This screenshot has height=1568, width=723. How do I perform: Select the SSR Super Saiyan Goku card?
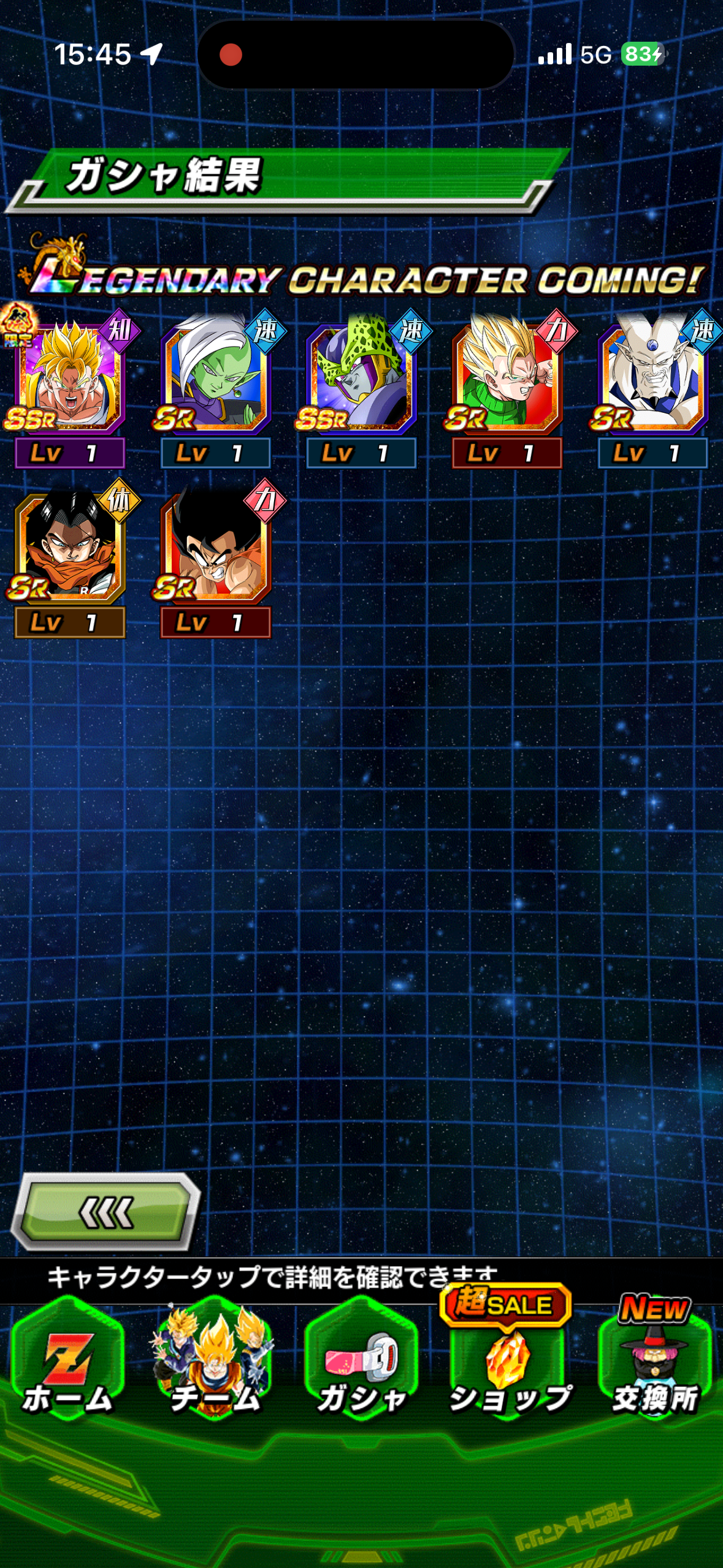(69, 377)
